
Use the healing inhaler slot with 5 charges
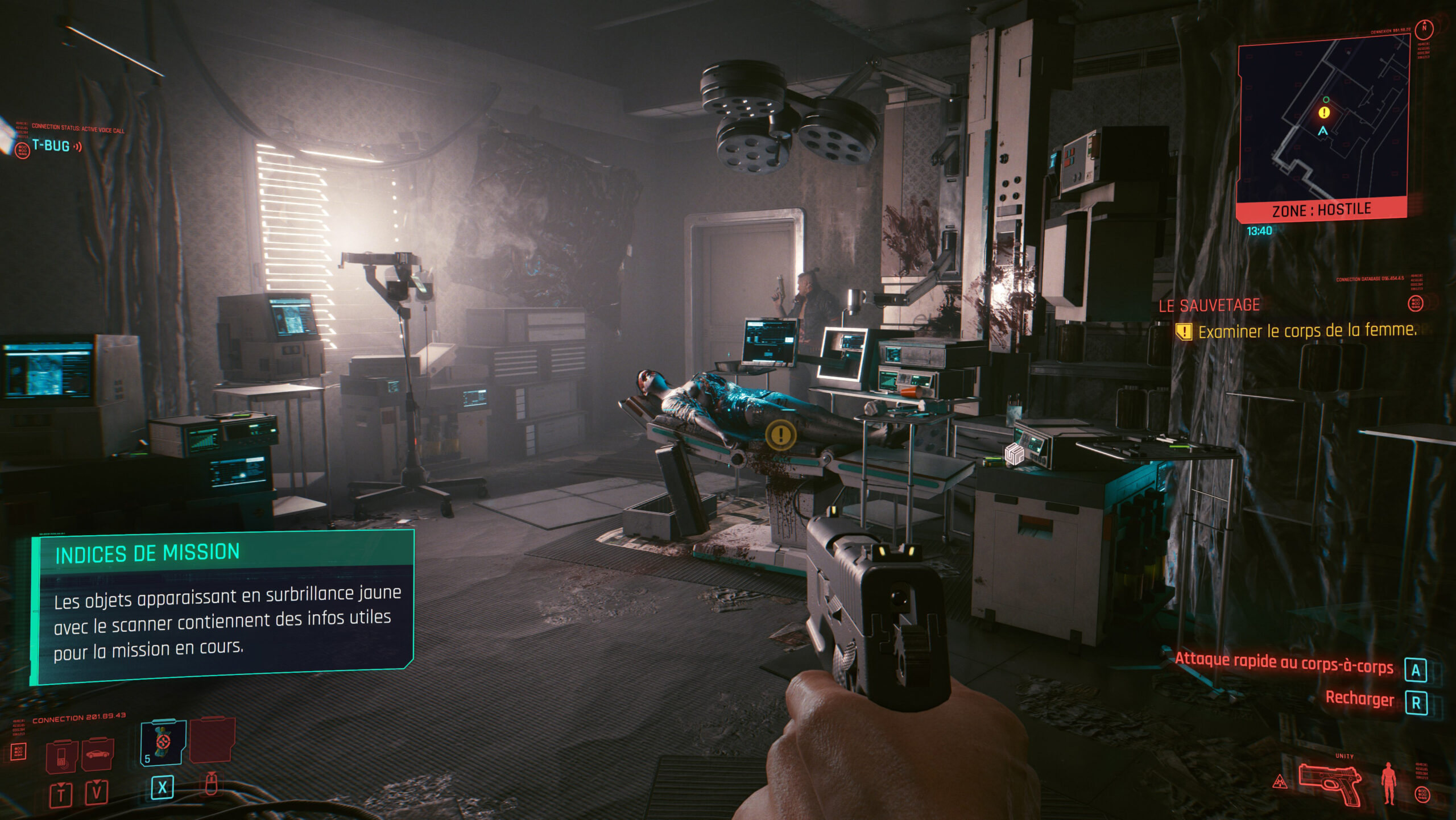tap(163, 743)
